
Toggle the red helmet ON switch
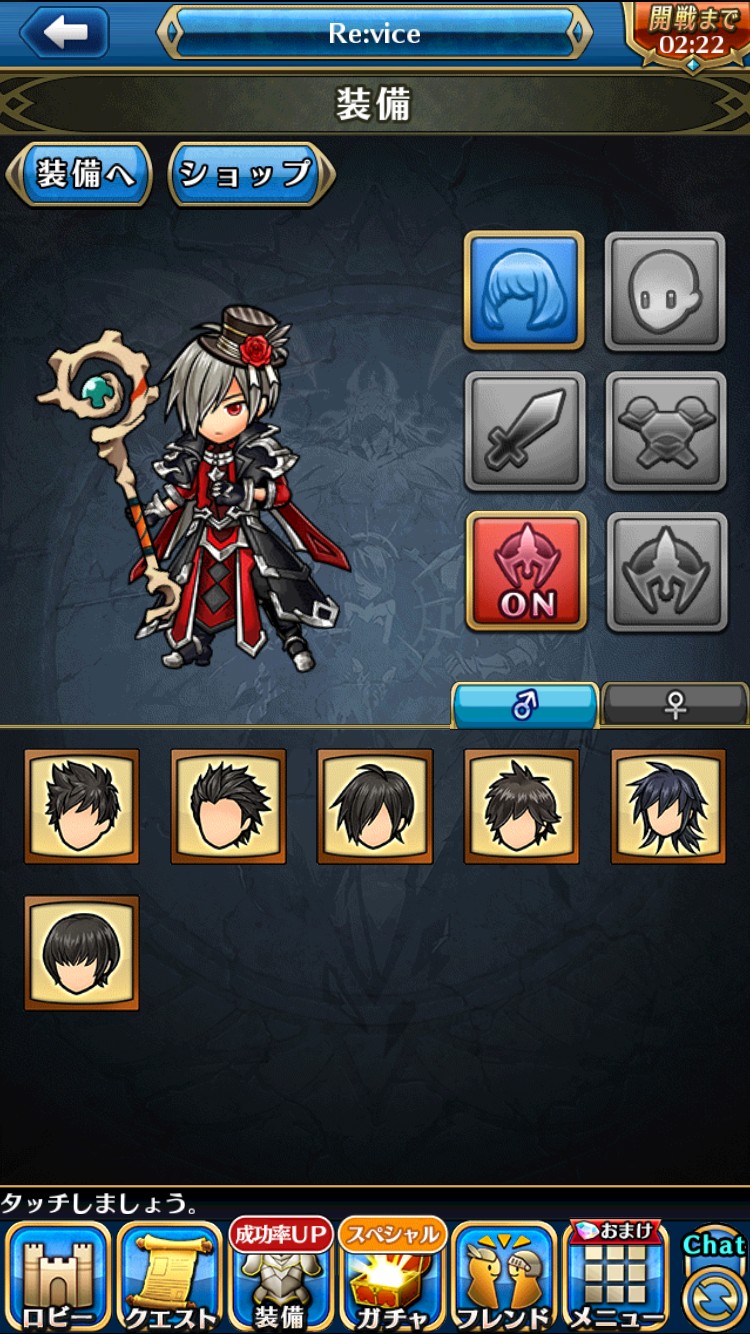coord(526,571)
